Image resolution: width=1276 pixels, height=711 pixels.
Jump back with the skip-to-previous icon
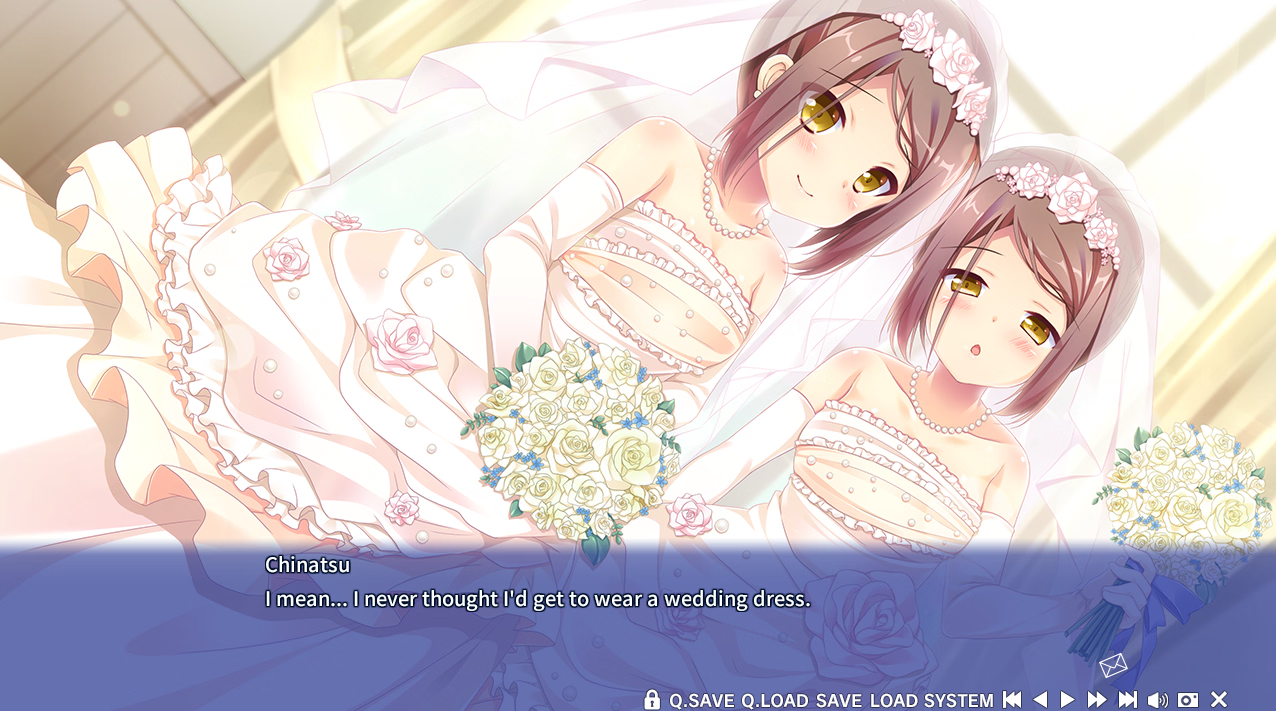1012,700
